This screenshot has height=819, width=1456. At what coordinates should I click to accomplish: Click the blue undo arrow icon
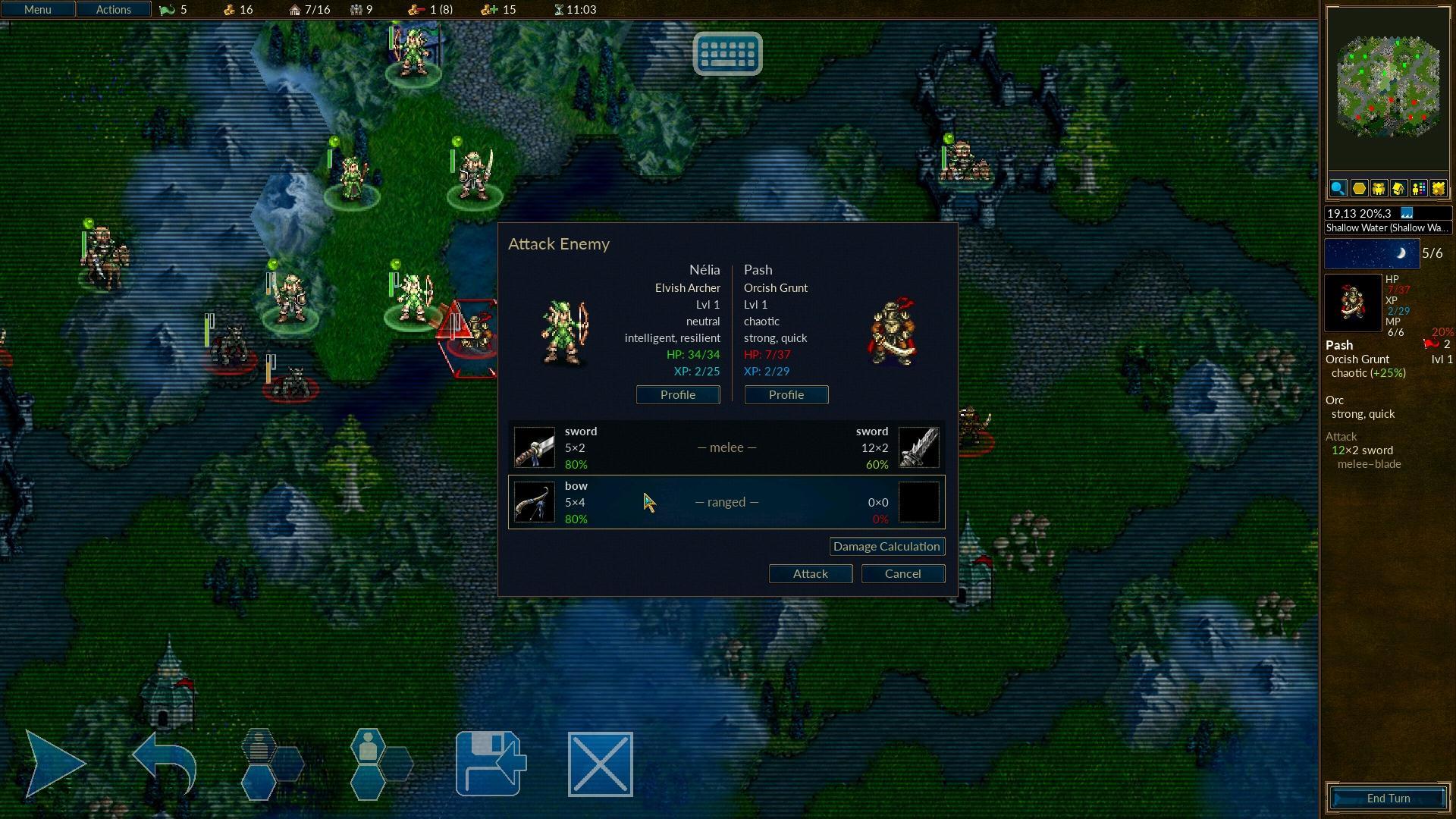pyautogui.click(x=164, y=764)
